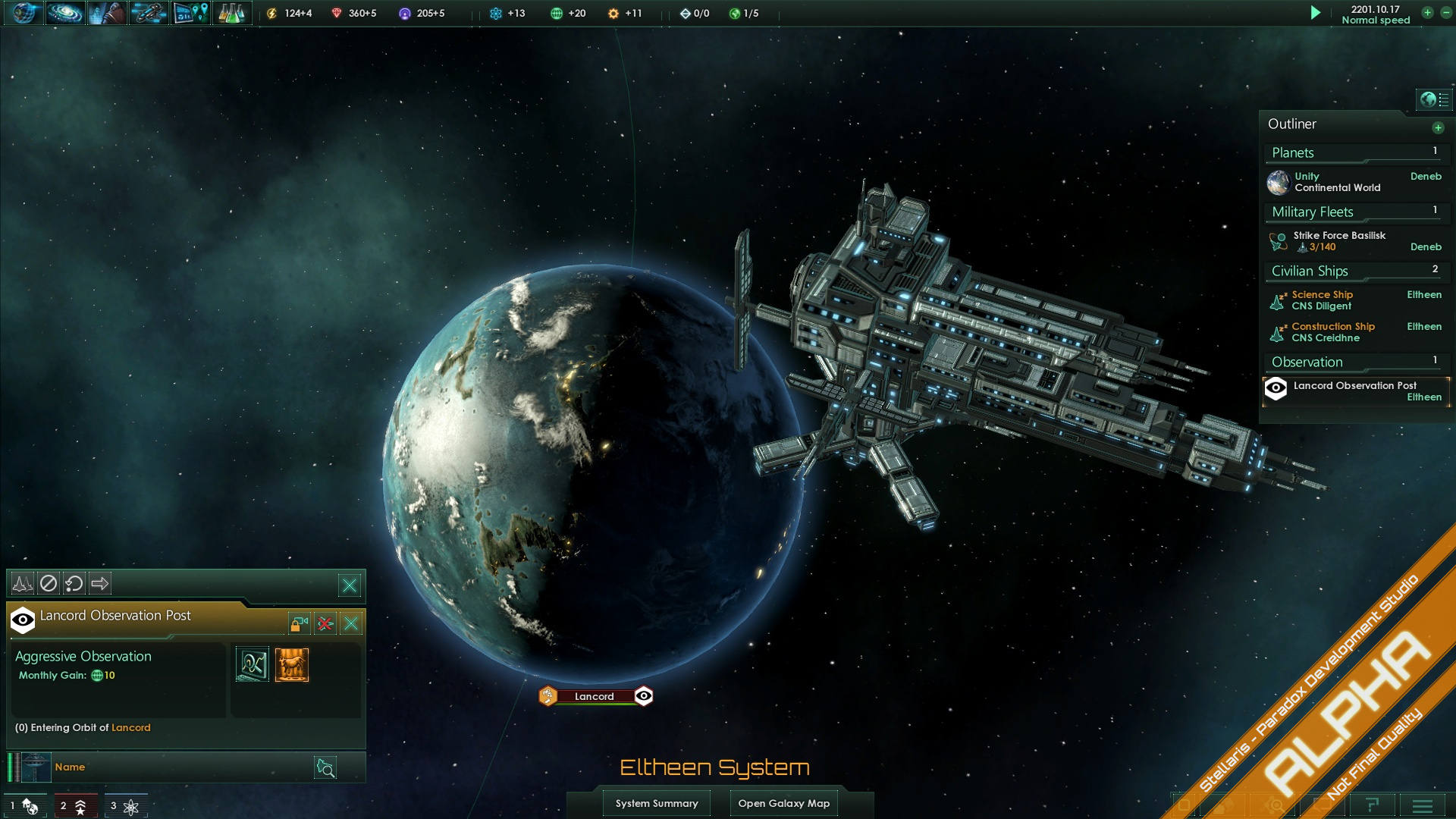This screenshot has height=819, width=1456.
Task: Increase game speed with the plus button
Action: [x=1427, y=13]
